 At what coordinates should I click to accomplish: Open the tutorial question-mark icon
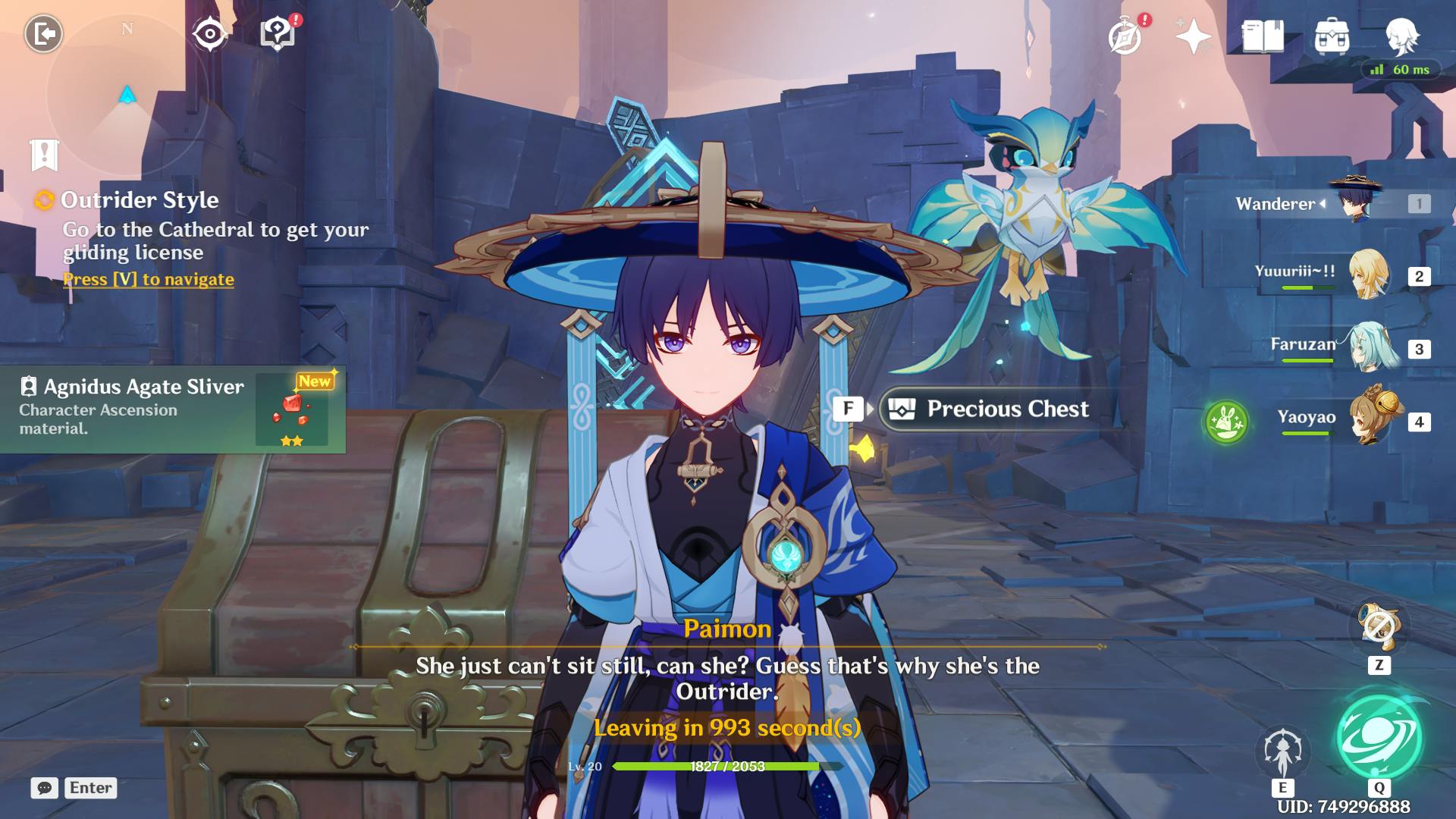point(277,34)
